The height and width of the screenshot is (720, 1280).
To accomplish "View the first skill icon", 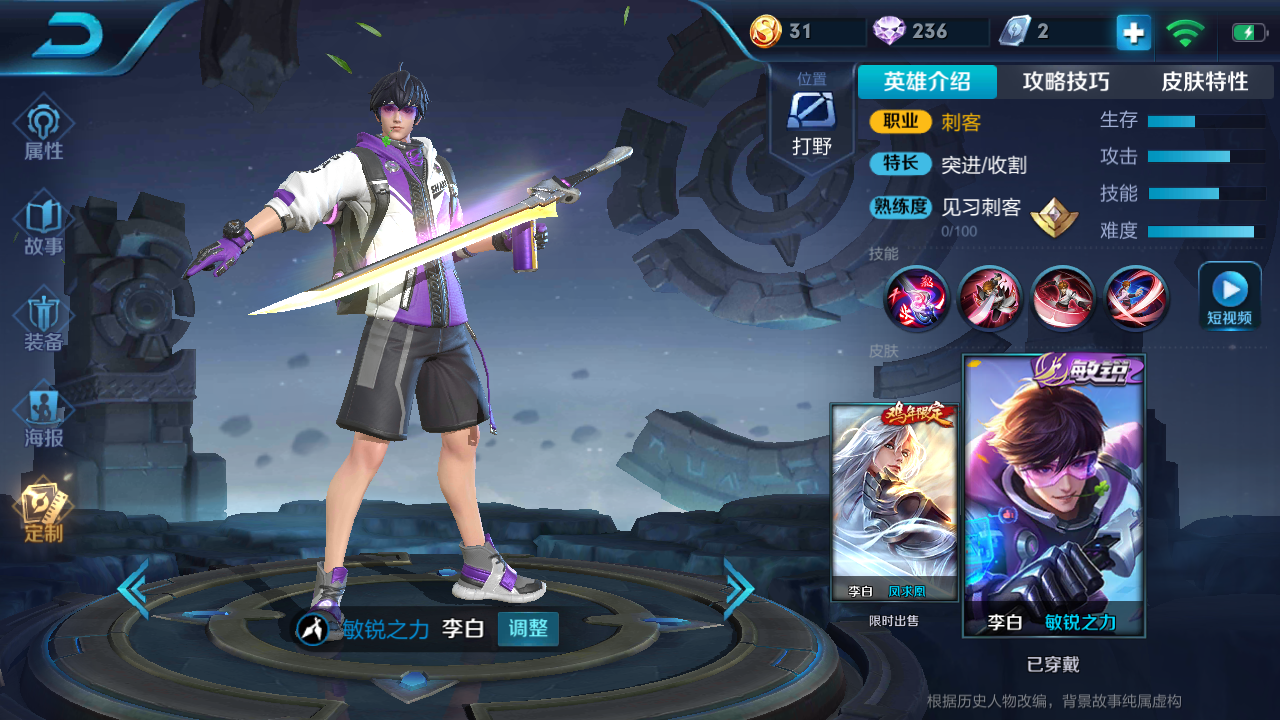I will (917, 298).
